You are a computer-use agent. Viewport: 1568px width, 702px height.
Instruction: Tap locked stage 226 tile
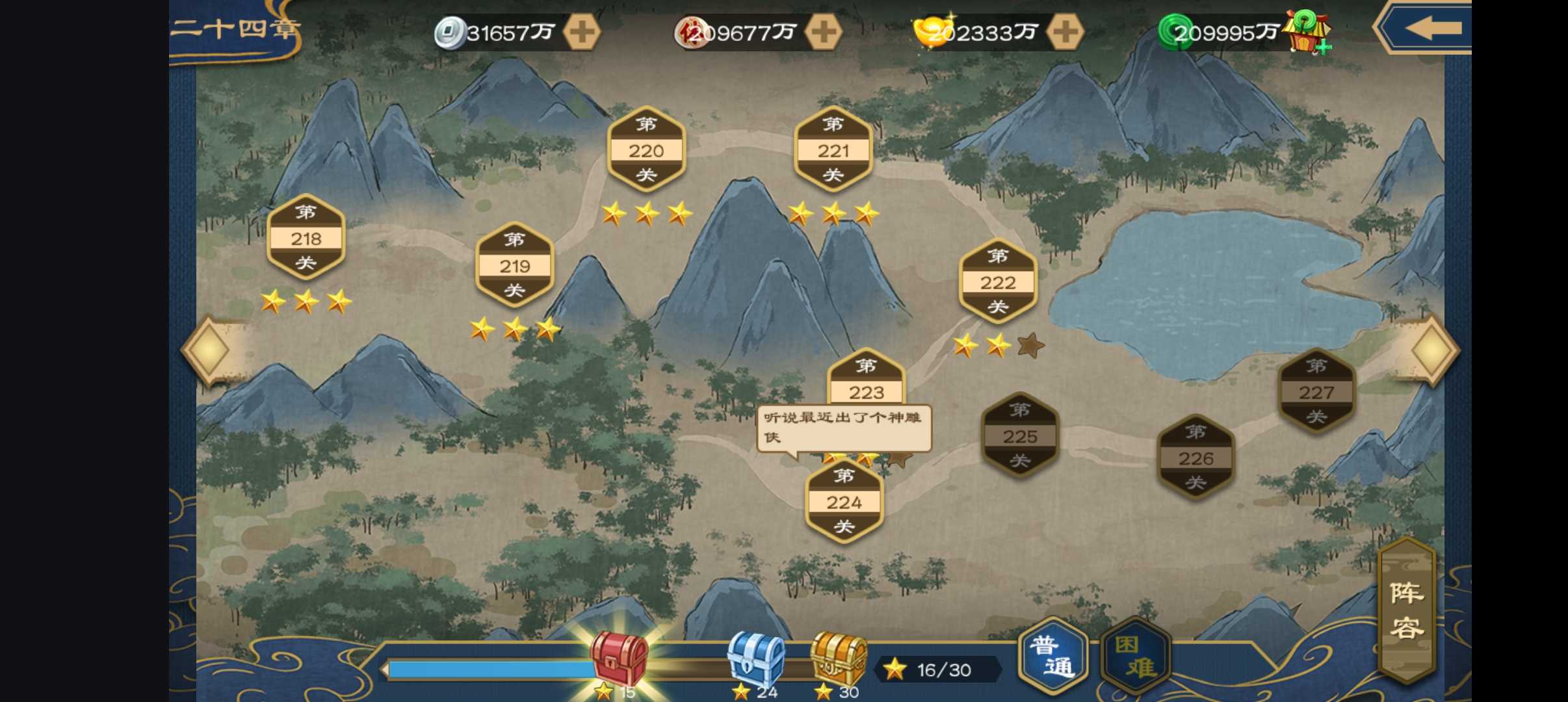tap(1196, 458)
